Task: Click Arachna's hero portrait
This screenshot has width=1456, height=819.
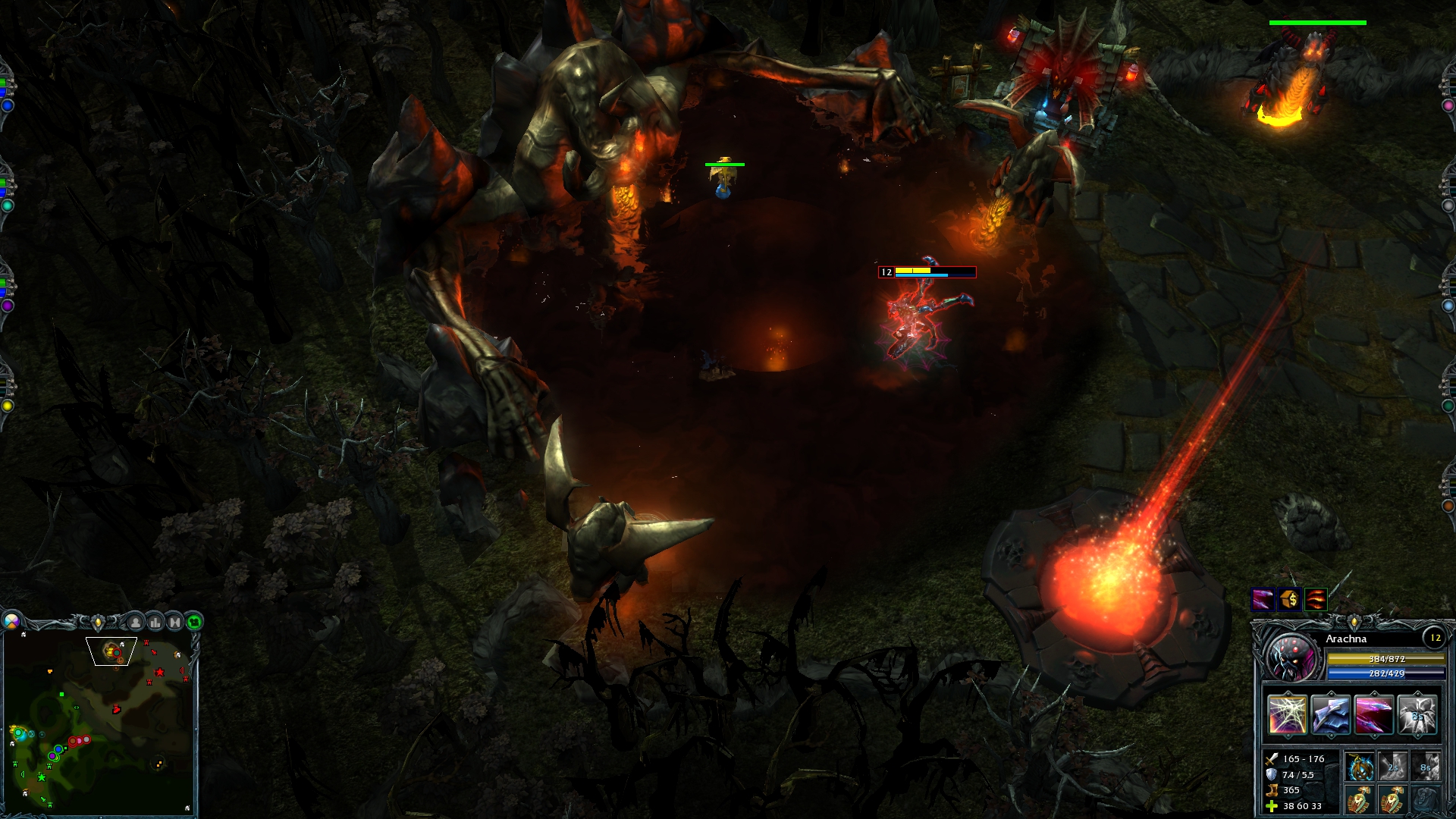Action: click(x=1291, y=656)
